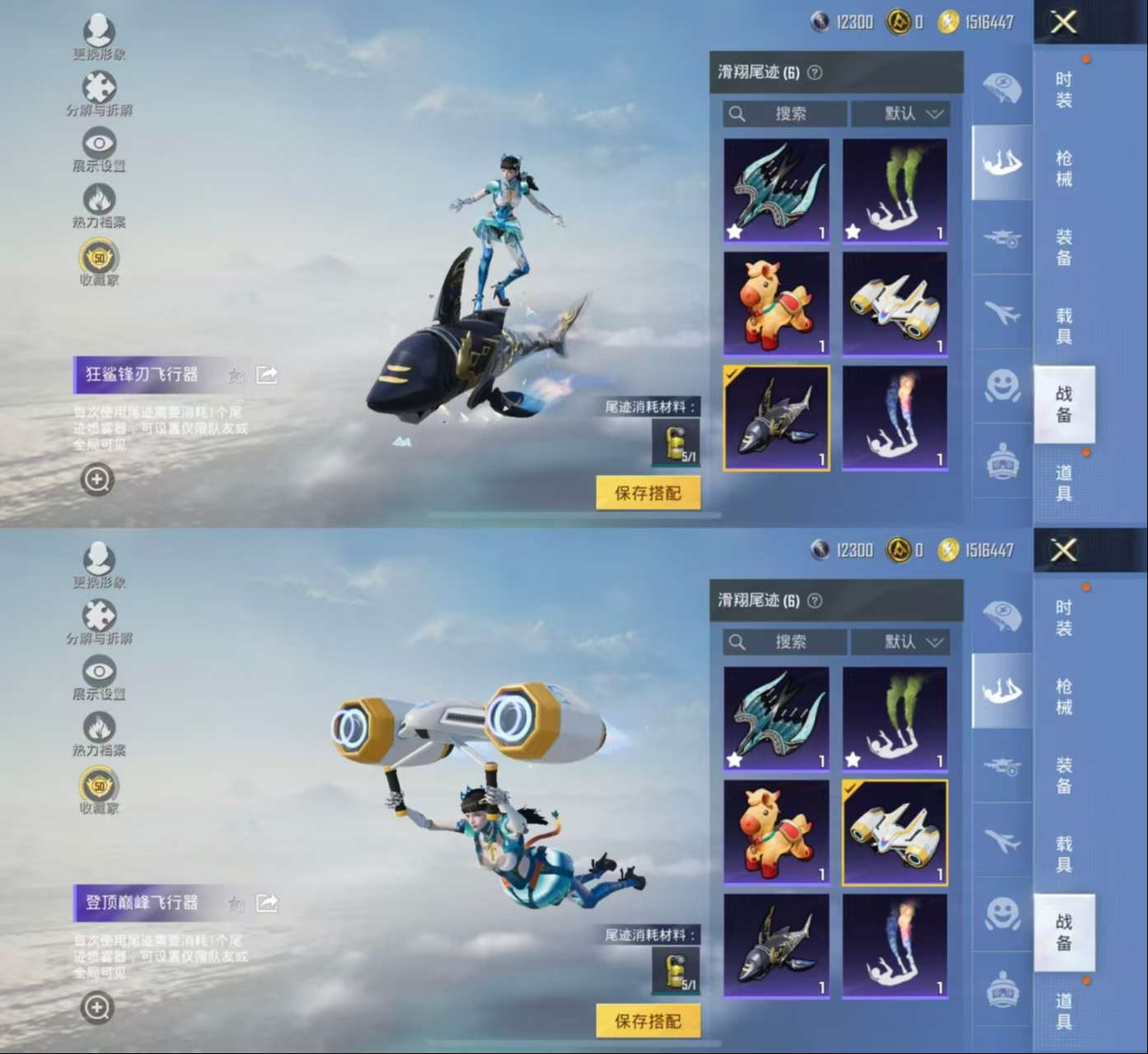The image size is (1148, 1054).
Task: Select the gold-framed shark aircraft slot
Action: coord(776,418)
